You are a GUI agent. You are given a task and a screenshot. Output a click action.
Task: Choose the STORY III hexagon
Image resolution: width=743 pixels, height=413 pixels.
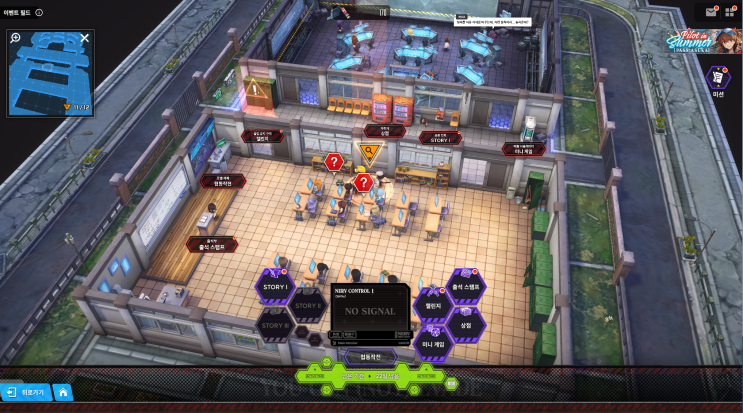[275, 324]
